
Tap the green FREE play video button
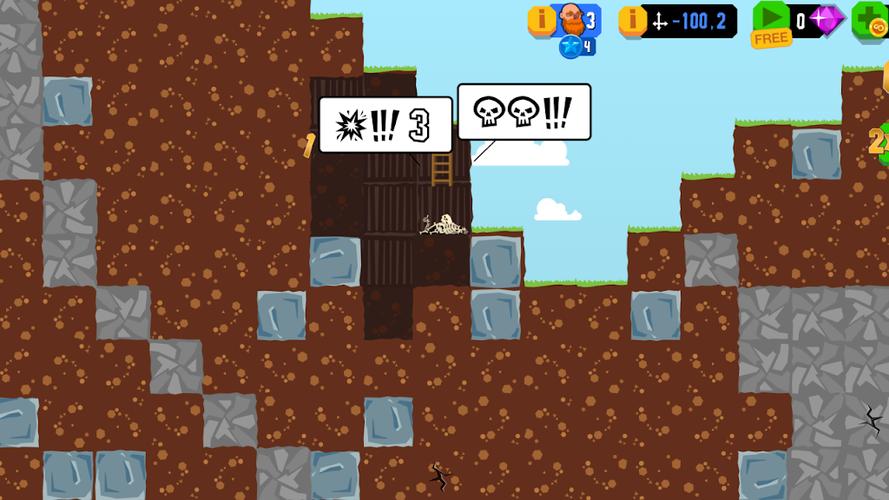[x=771, y=23]
